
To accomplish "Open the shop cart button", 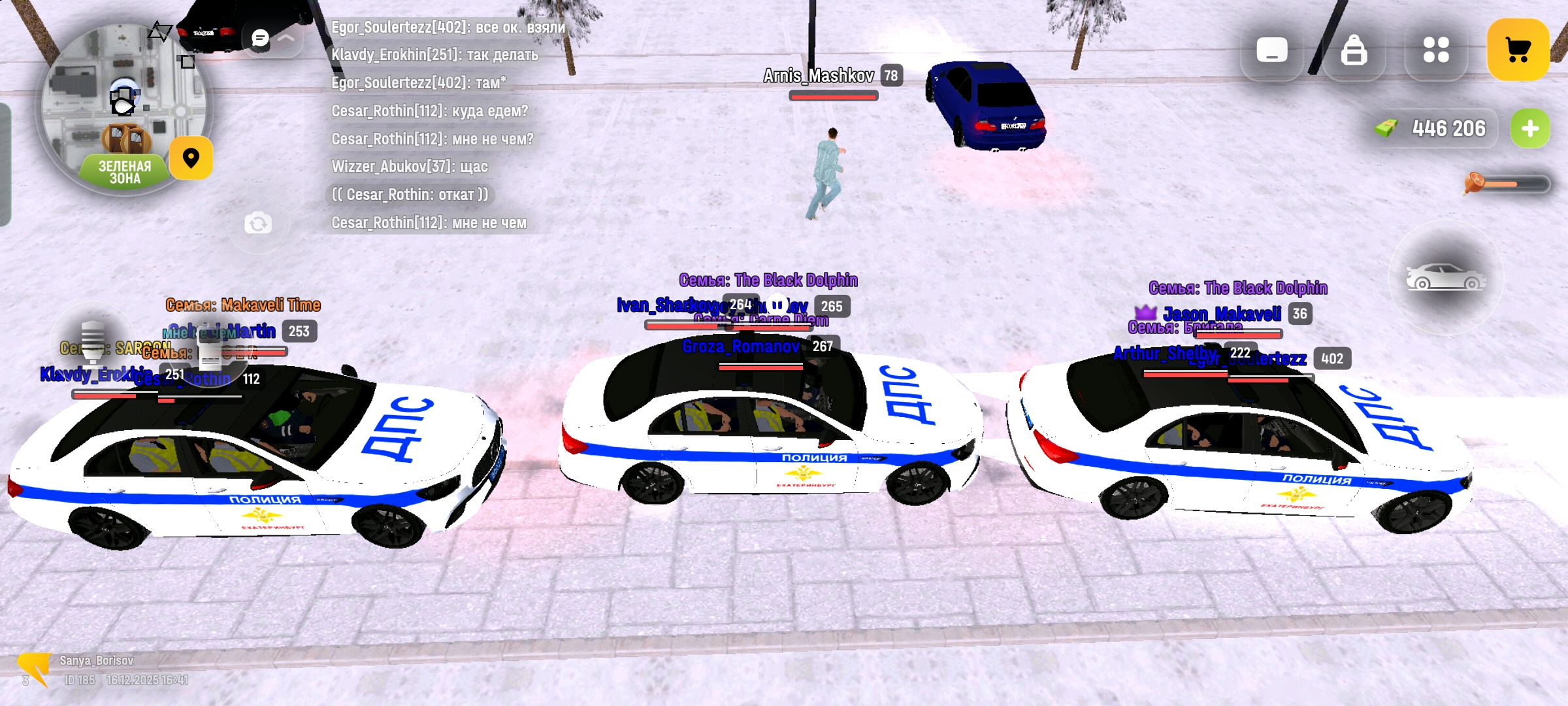I will [x=1518, y=50].
